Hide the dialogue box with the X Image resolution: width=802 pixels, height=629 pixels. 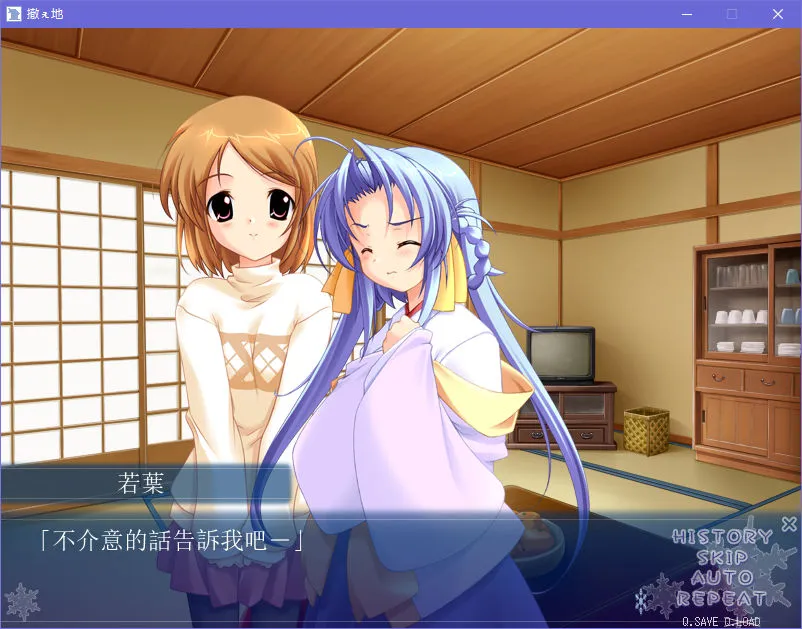tap(788, 523)
